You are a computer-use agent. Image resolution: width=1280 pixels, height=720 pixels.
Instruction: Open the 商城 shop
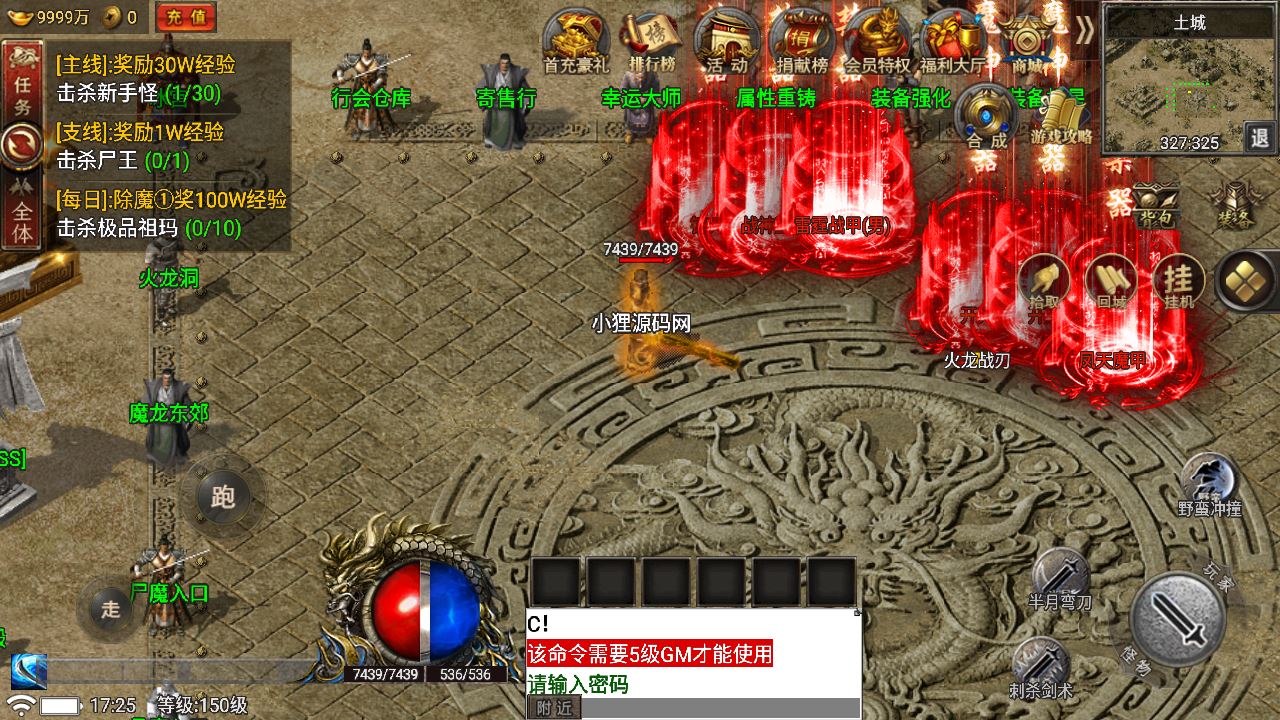point(1027,40)
